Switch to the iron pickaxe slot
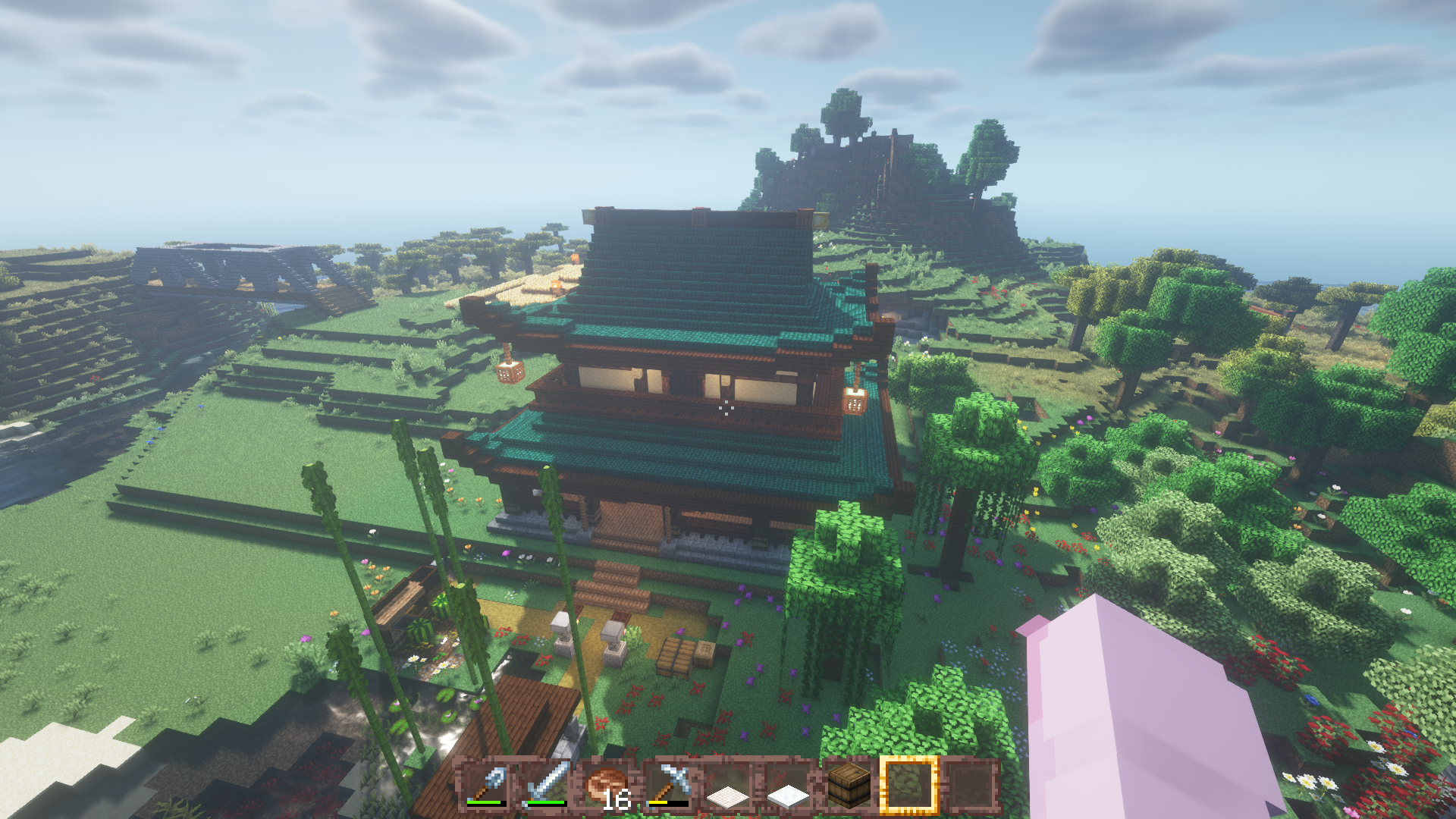This screenshot has height=819, width=1456. [667, 784]
